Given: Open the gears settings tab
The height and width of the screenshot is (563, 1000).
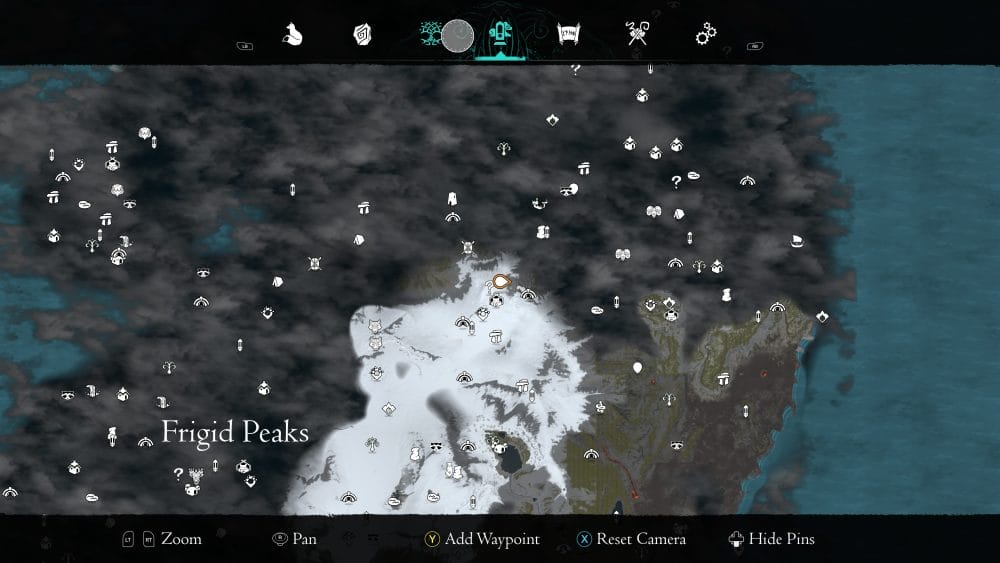Looking at the screenshot, I should 707,35.
